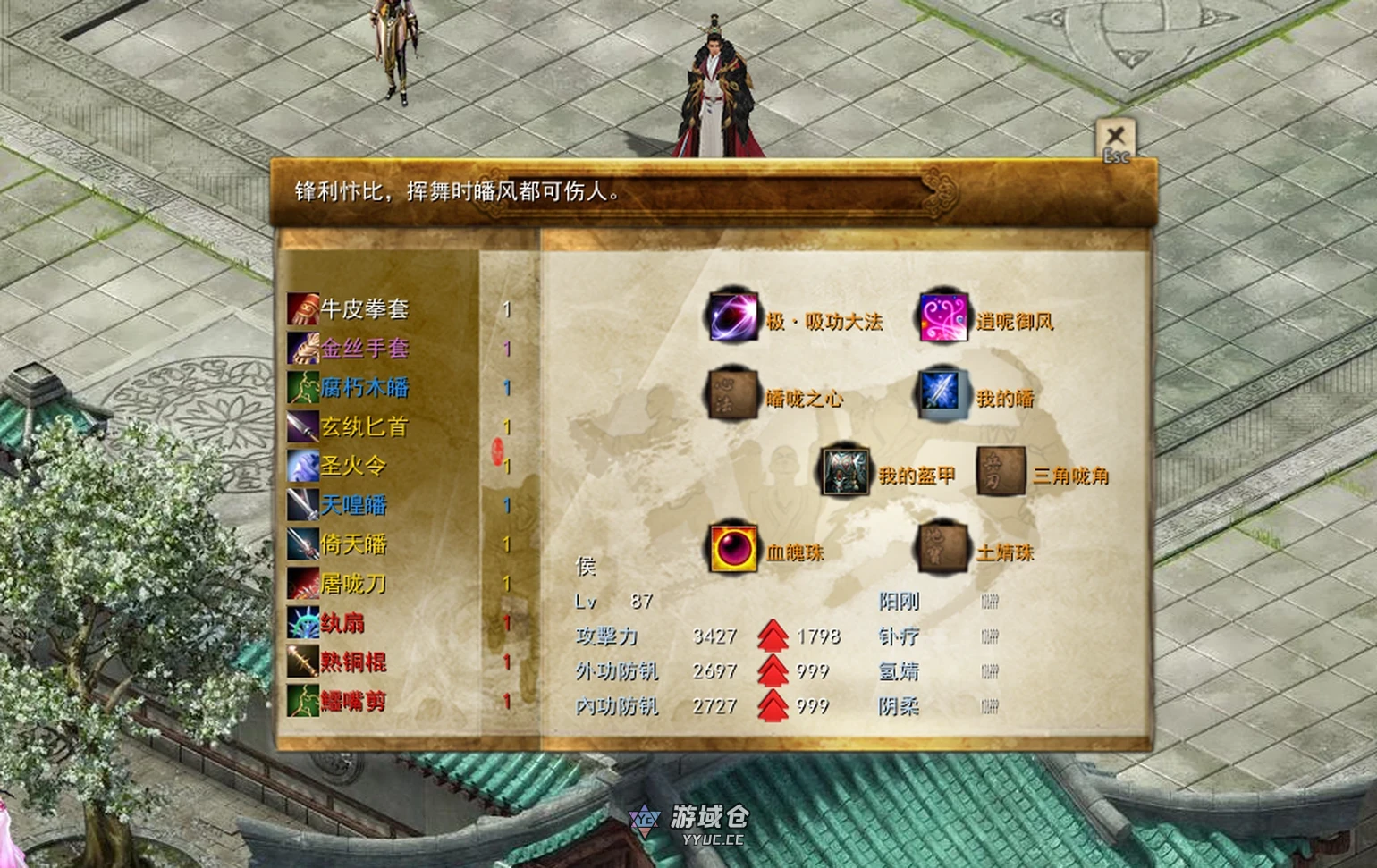This screenshot has width=1377, height=868.
Task: Close the panel with the Esc X button
Action: coord(1115,140)
